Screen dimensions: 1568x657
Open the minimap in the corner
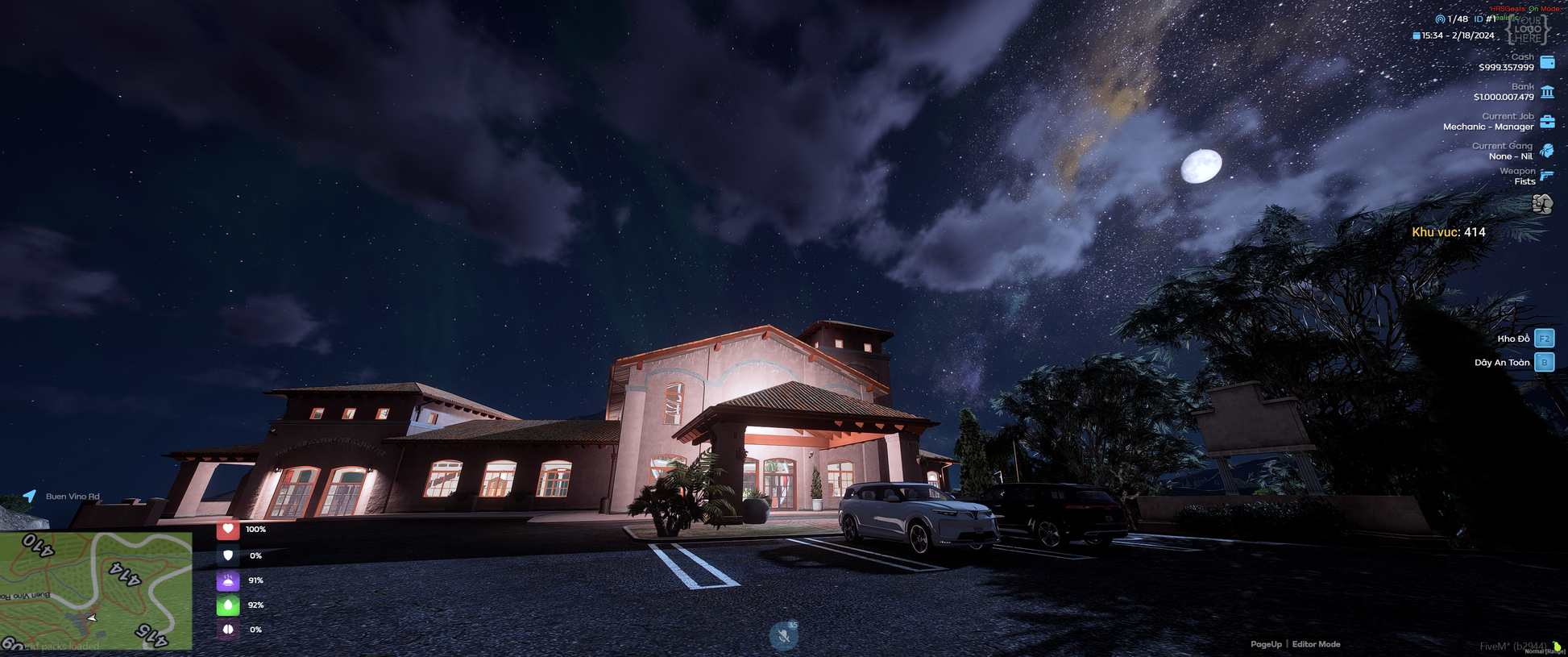pos(96,591)
